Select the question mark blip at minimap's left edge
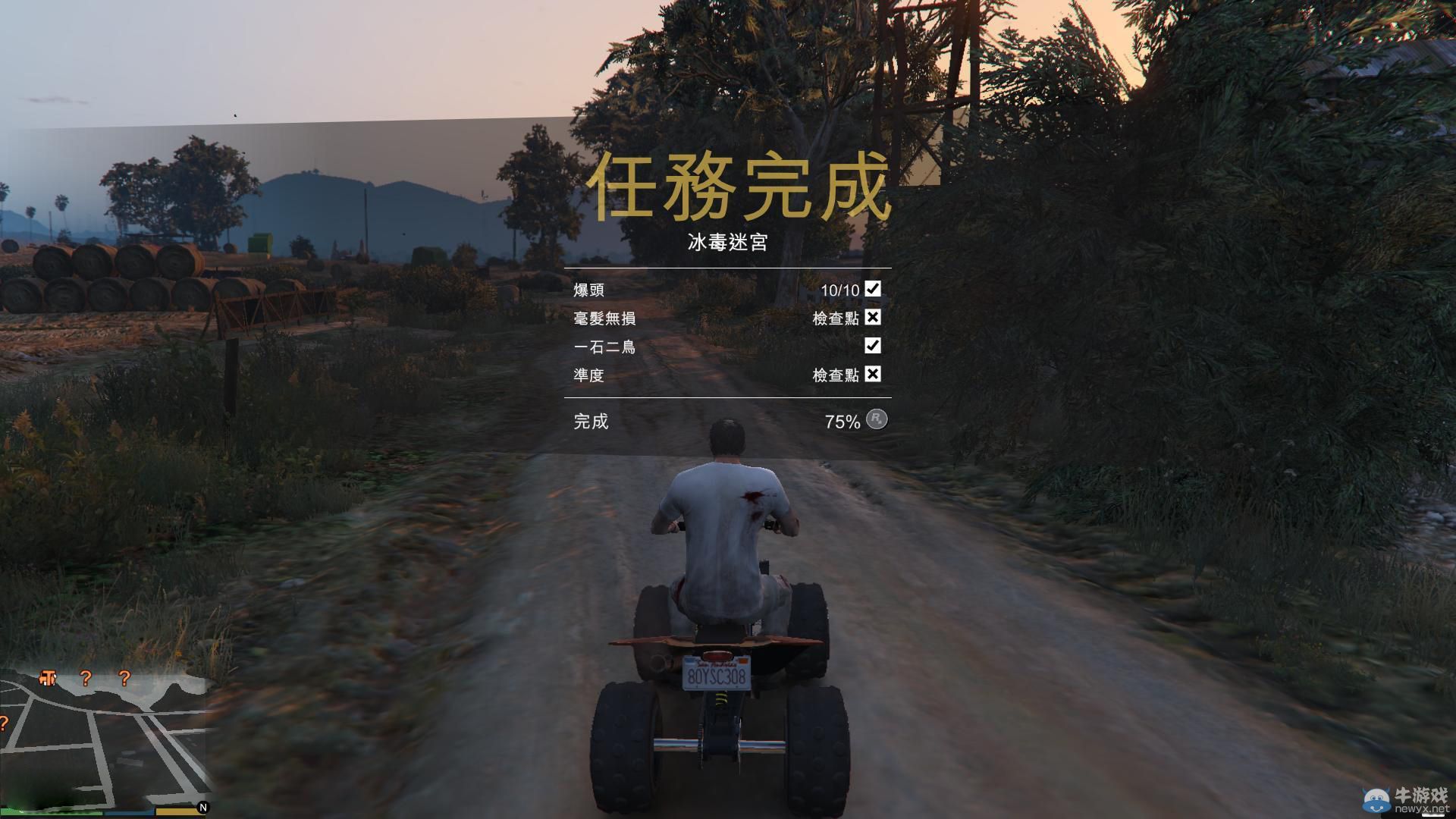Screen dimensions: 1456x819 click(3, 722)
